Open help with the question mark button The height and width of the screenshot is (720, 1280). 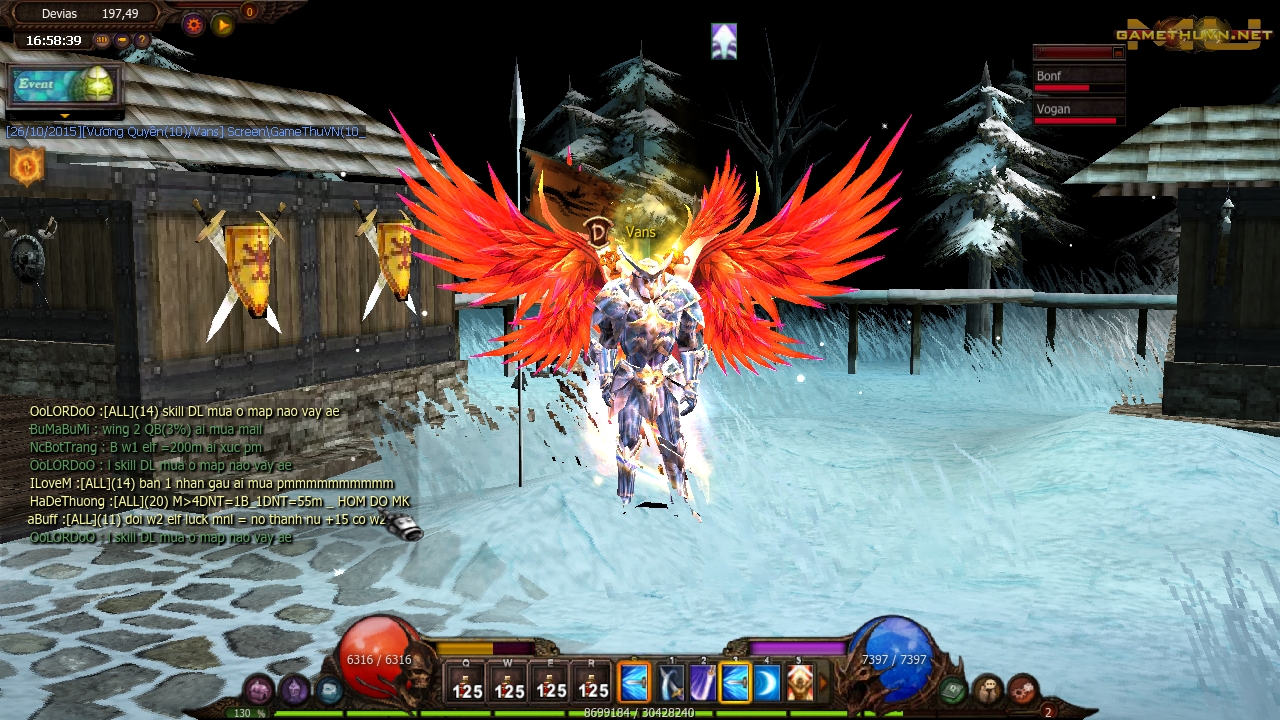coord(142,41)
